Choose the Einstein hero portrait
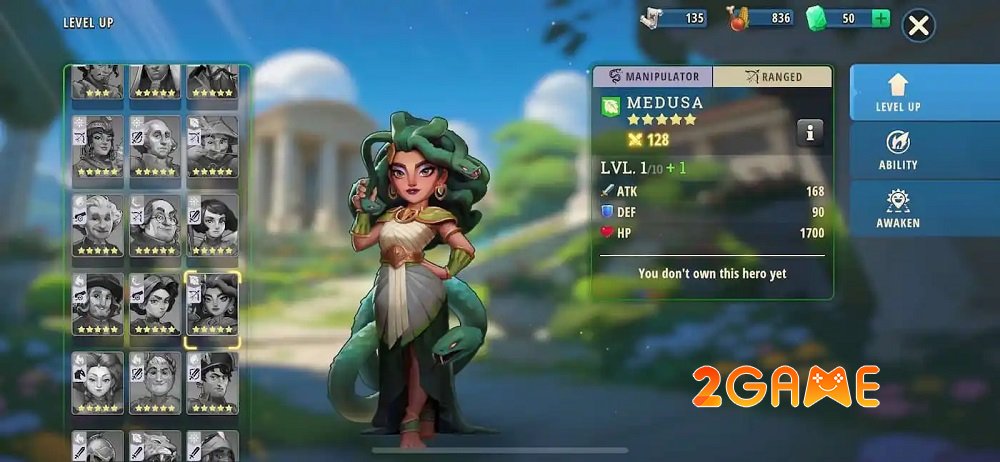 coord(97,224)
